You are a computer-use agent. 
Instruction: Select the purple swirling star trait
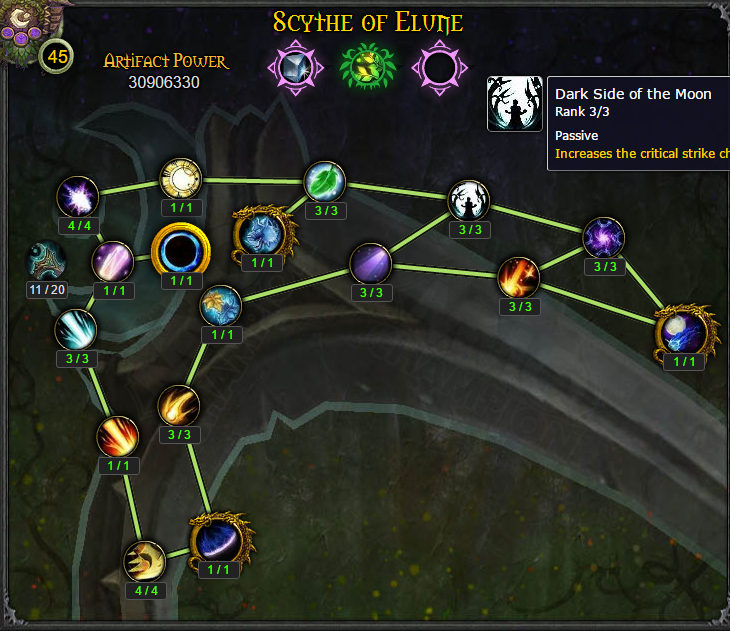605,238
